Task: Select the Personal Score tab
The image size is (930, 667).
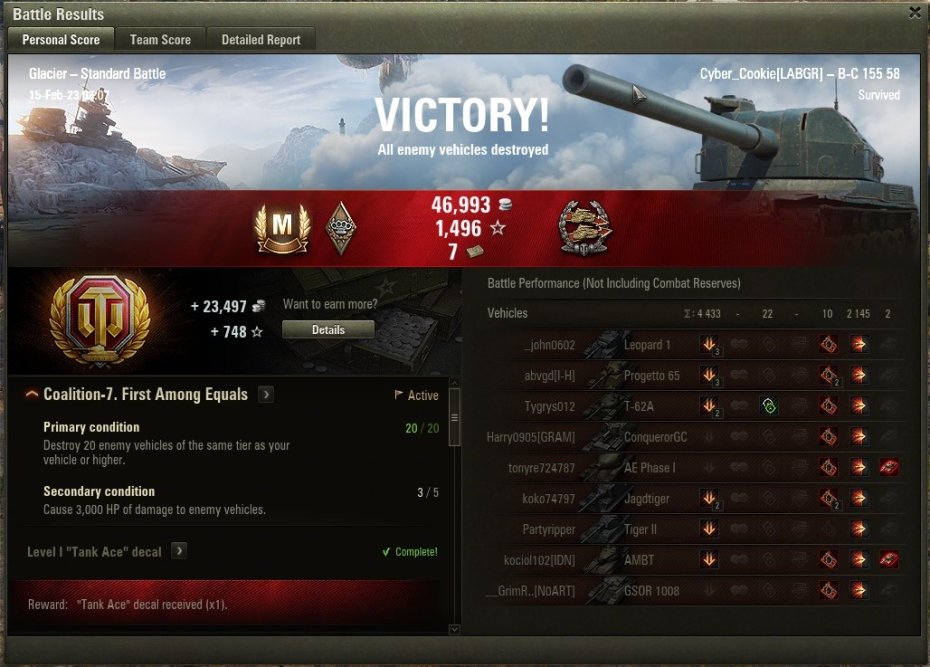Action: pos(61,40)
